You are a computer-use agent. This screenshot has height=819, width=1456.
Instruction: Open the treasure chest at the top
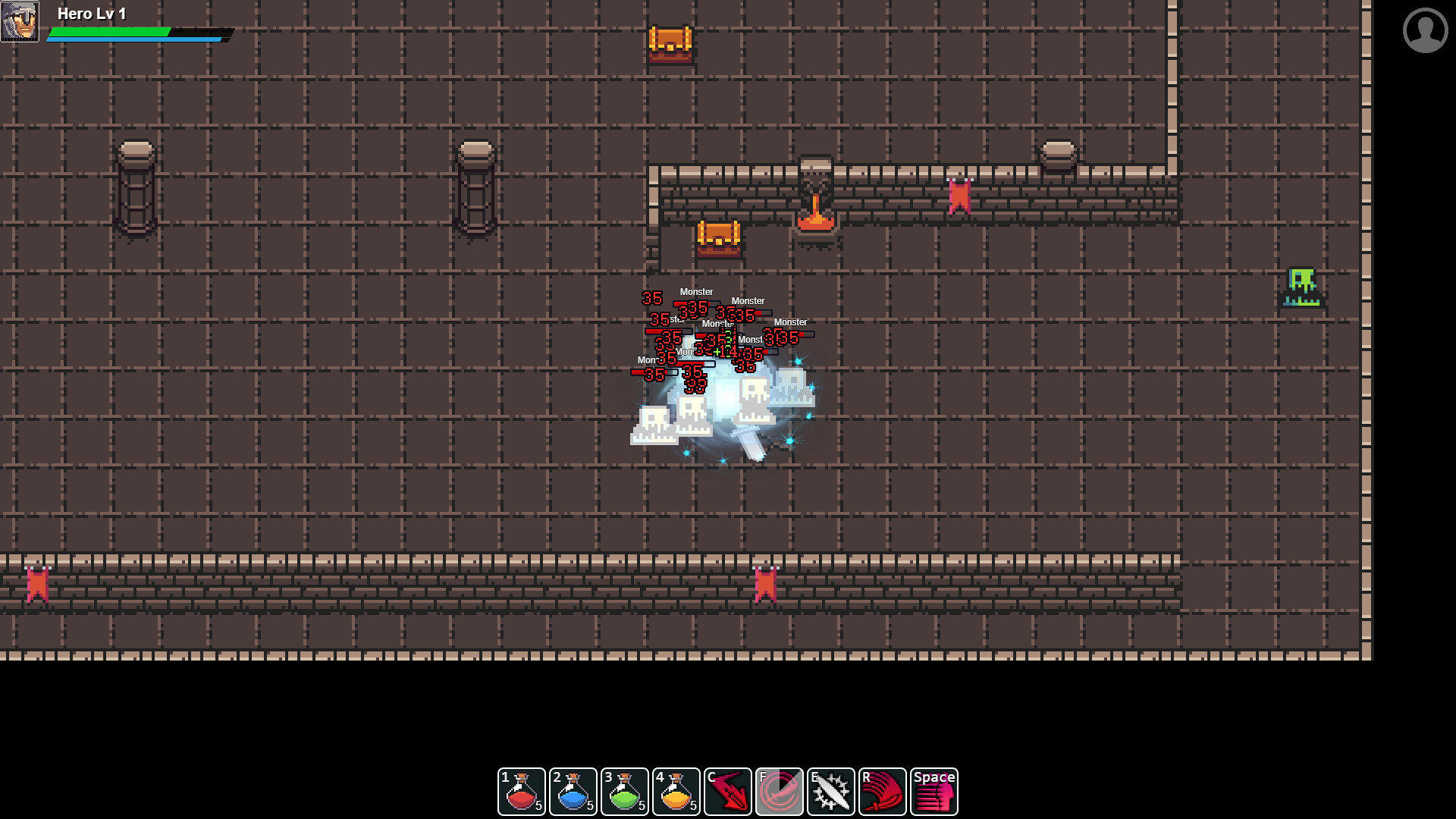pos(670,43)
